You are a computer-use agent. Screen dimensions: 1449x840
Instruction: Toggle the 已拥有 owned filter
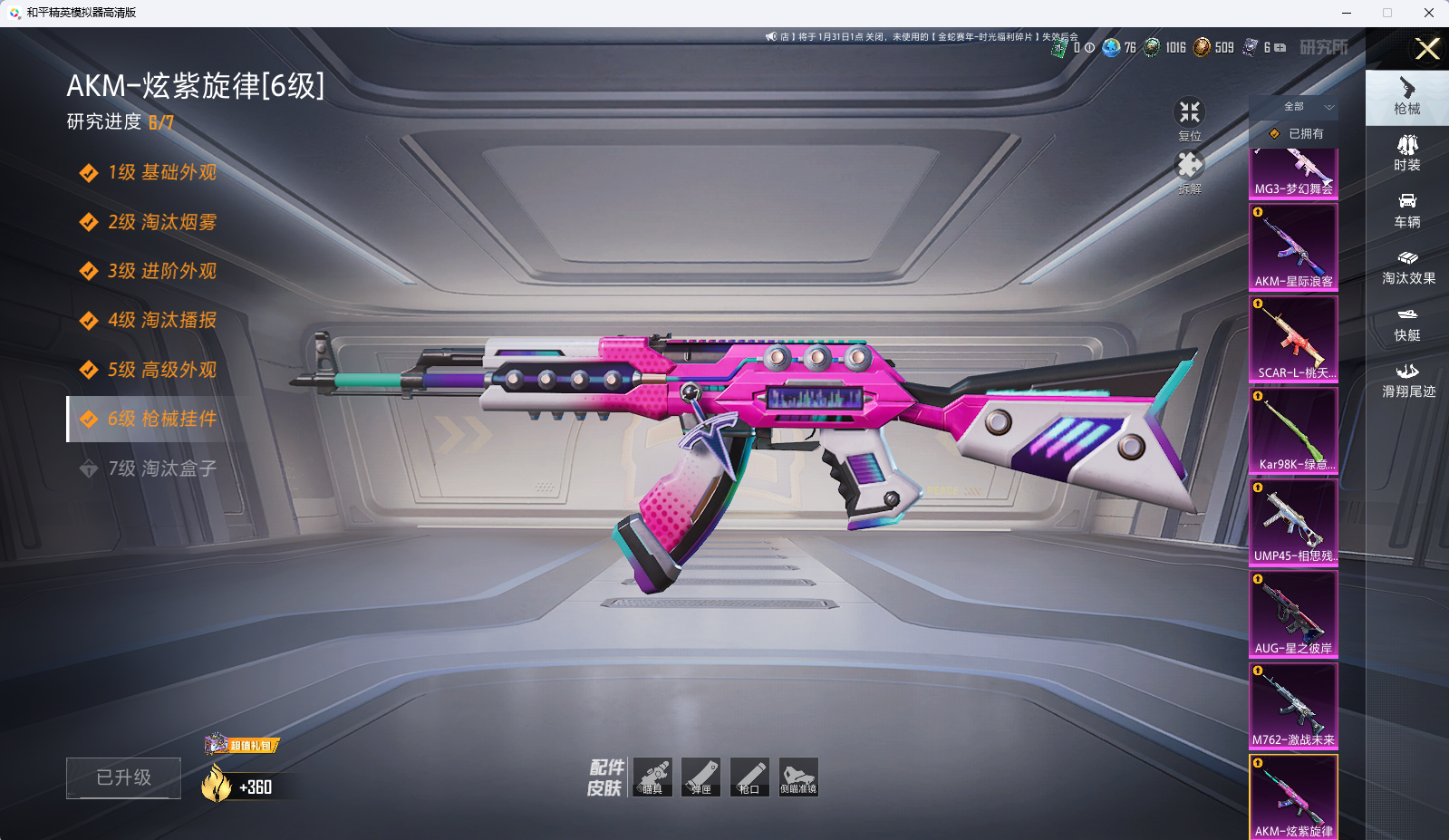(x=1296, y=133)
